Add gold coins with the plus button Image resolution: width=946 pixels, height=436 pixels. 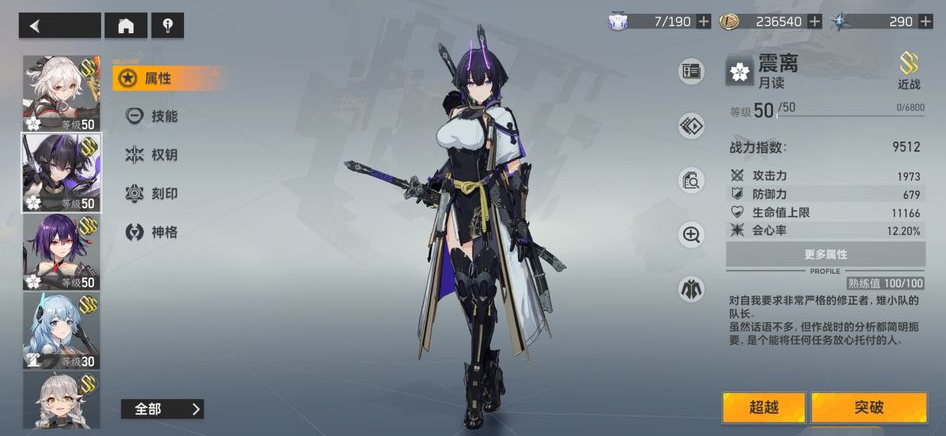click(x=815, y=21)
